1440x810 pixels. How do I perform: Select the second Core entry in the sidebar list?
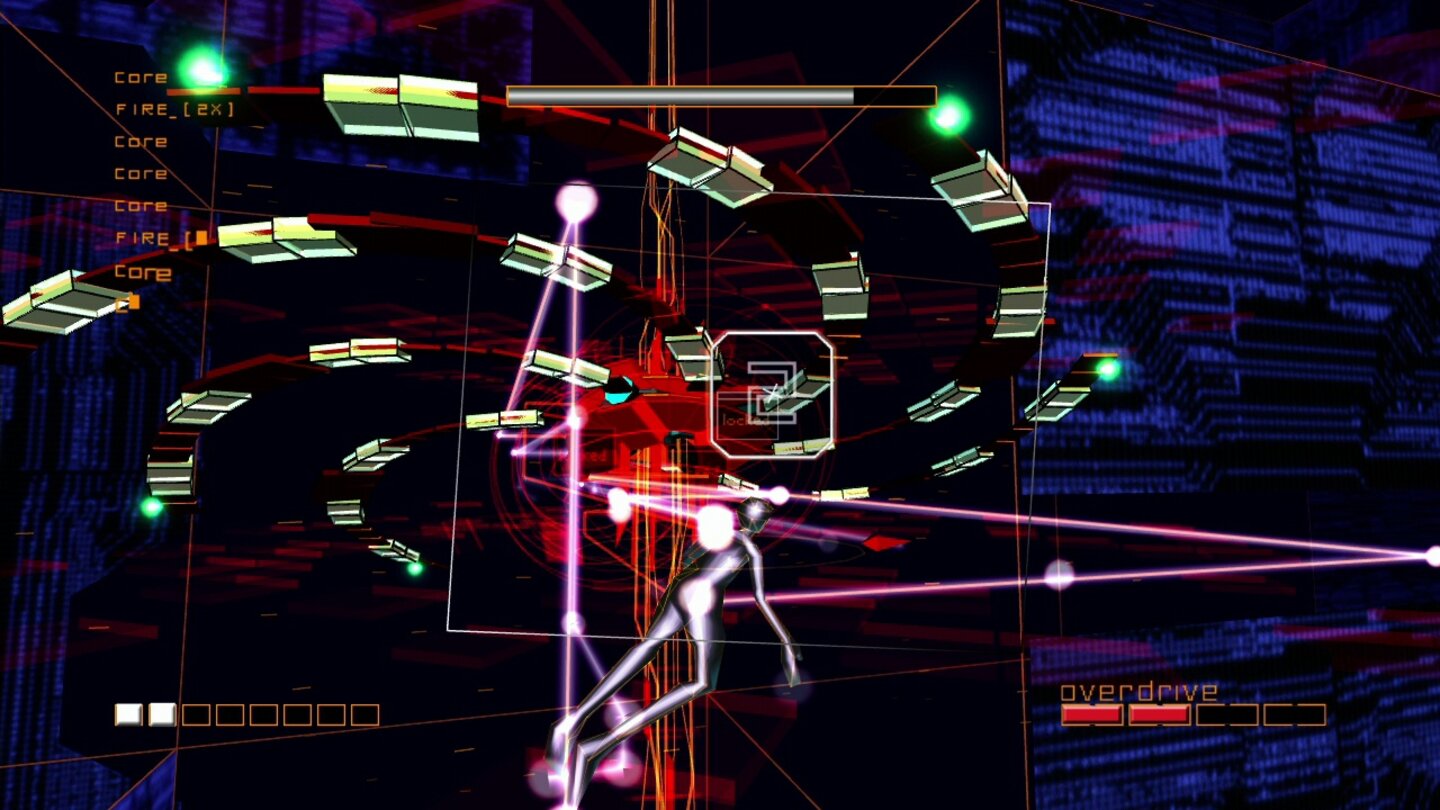pos(142,141)
